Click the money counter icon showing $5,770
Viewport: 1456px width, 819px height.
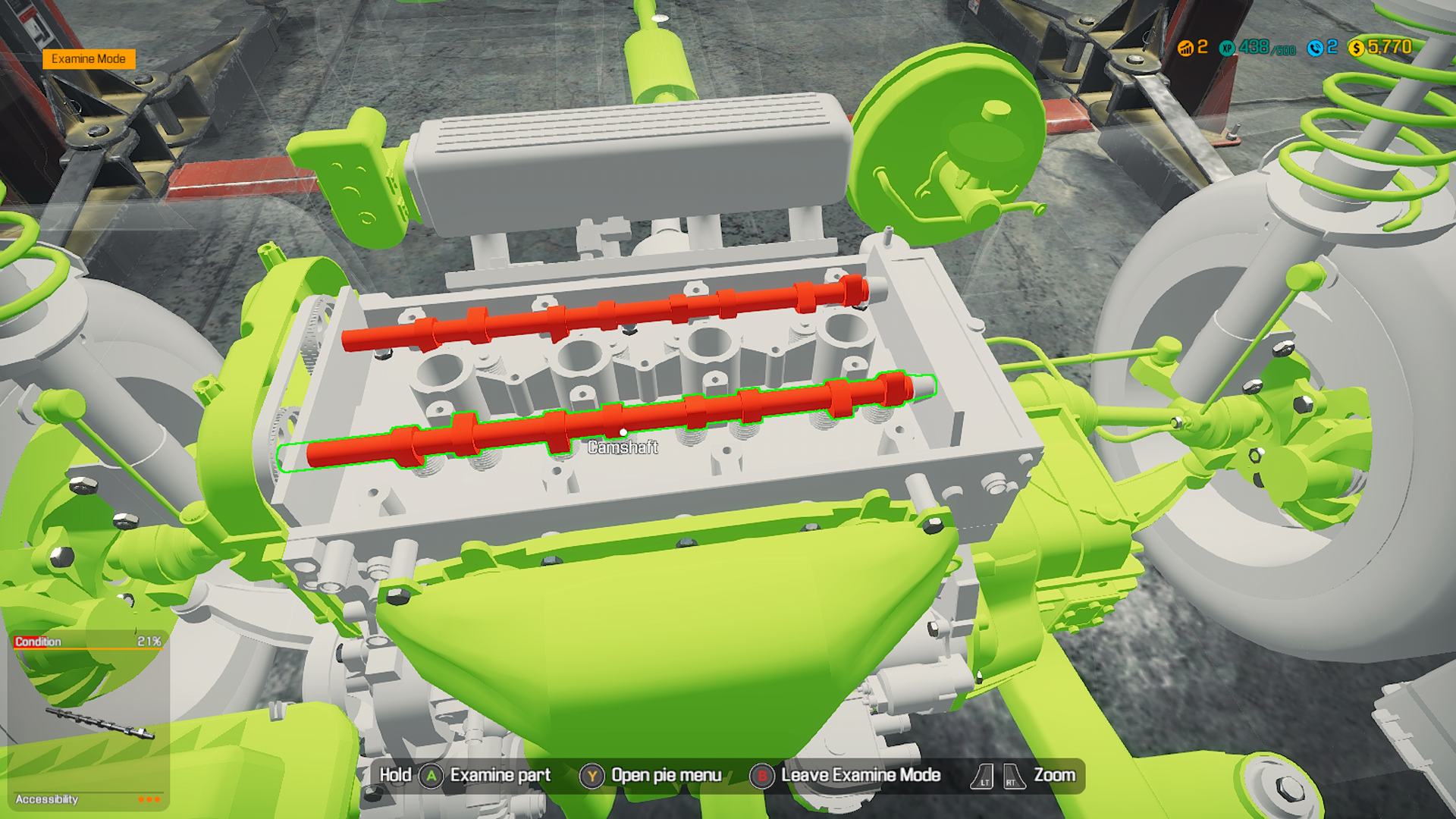pyautogui.click(x=1355, y=47)
